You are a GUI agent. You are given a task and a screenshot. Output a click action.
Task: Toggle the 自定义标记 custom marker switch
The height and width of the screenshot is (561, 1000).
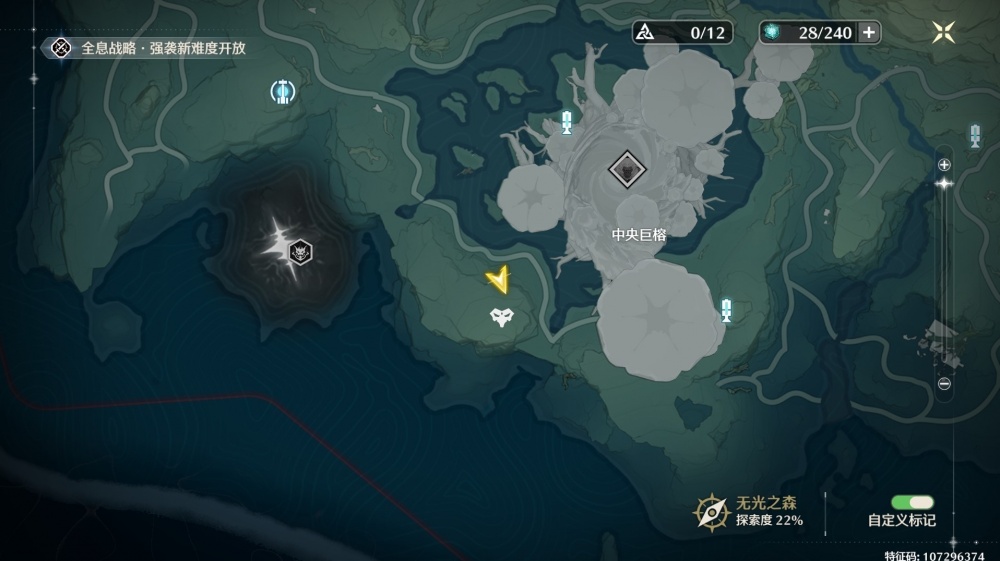click(x=912, y=502)
